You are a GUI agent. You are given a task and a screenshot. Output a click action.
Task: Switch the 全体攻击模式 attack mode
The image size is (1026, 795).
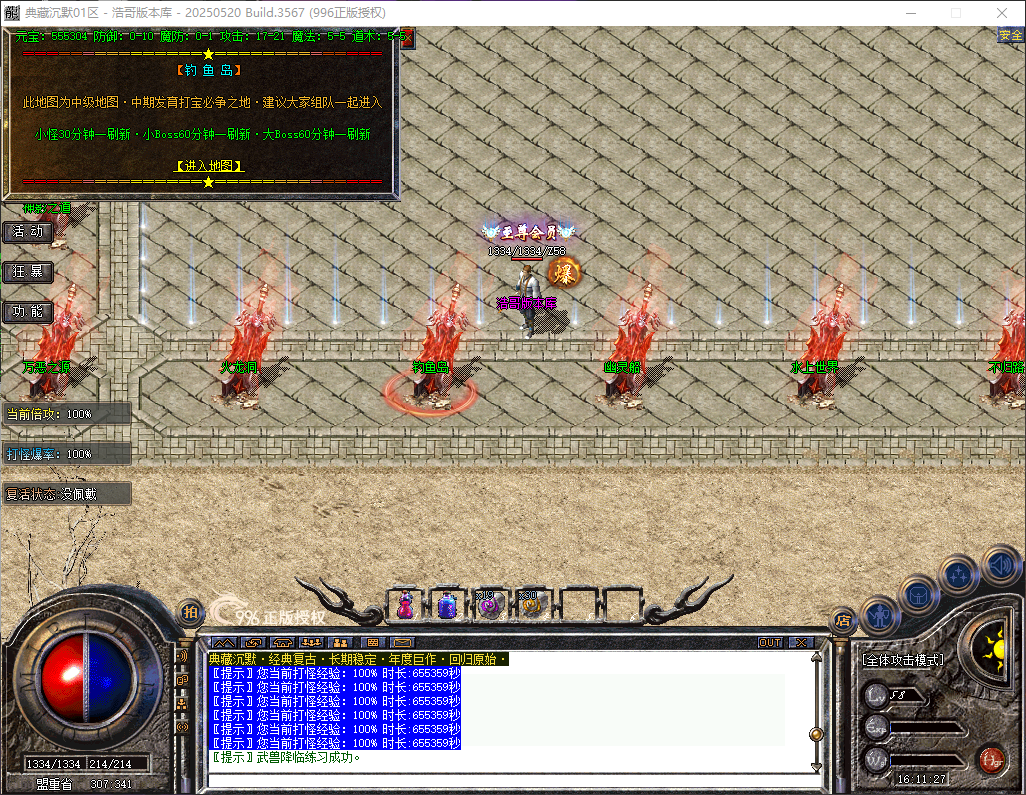point(903,660)
